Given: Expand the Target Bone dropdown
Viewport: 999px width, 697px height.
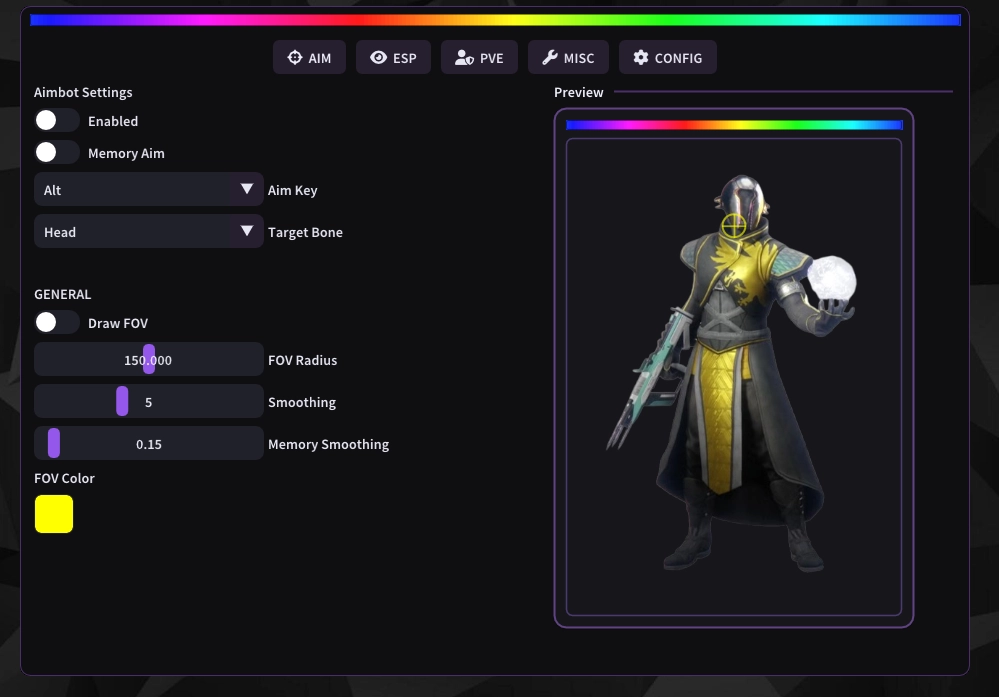Looking at the screenshot, I should tap(149, 232).
